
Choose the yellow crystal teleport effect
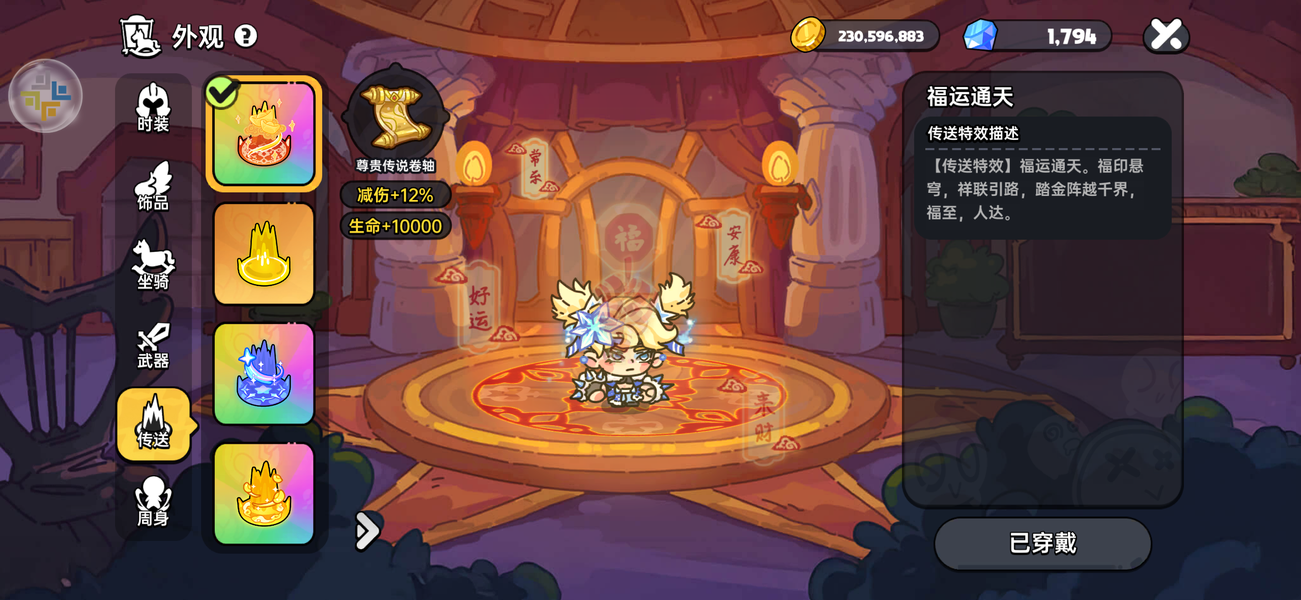coord(264,254)
